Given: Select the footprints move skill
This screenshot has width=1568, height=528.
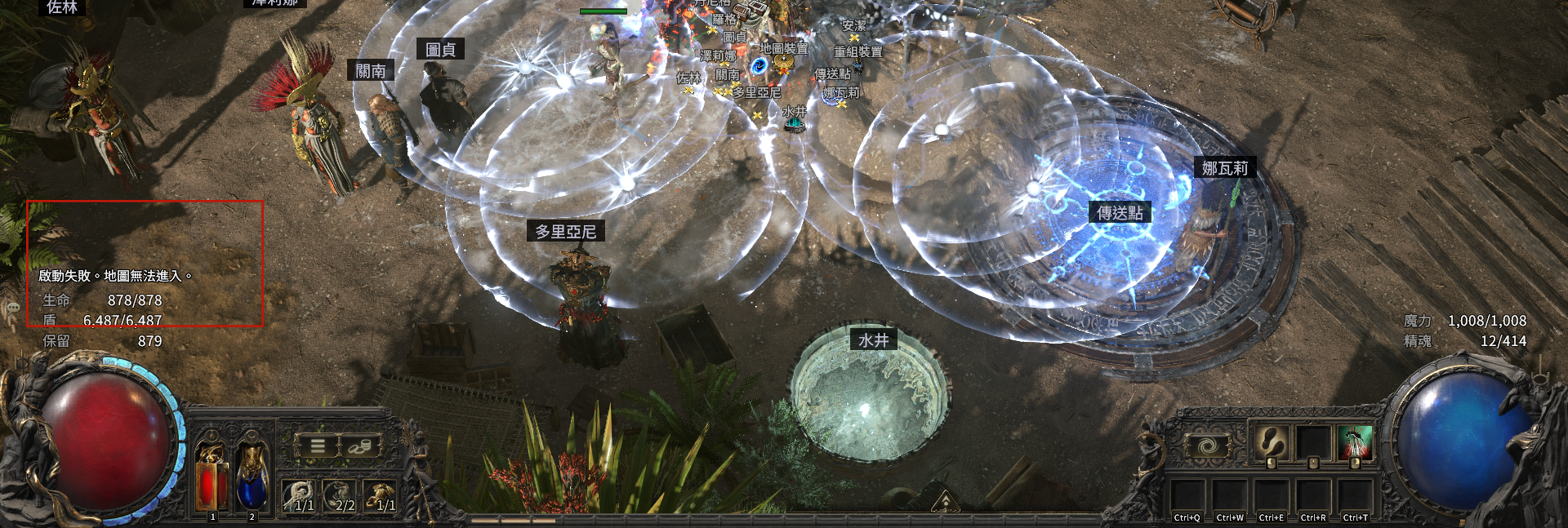Looking at the screenshot, I should (1271, 442).
